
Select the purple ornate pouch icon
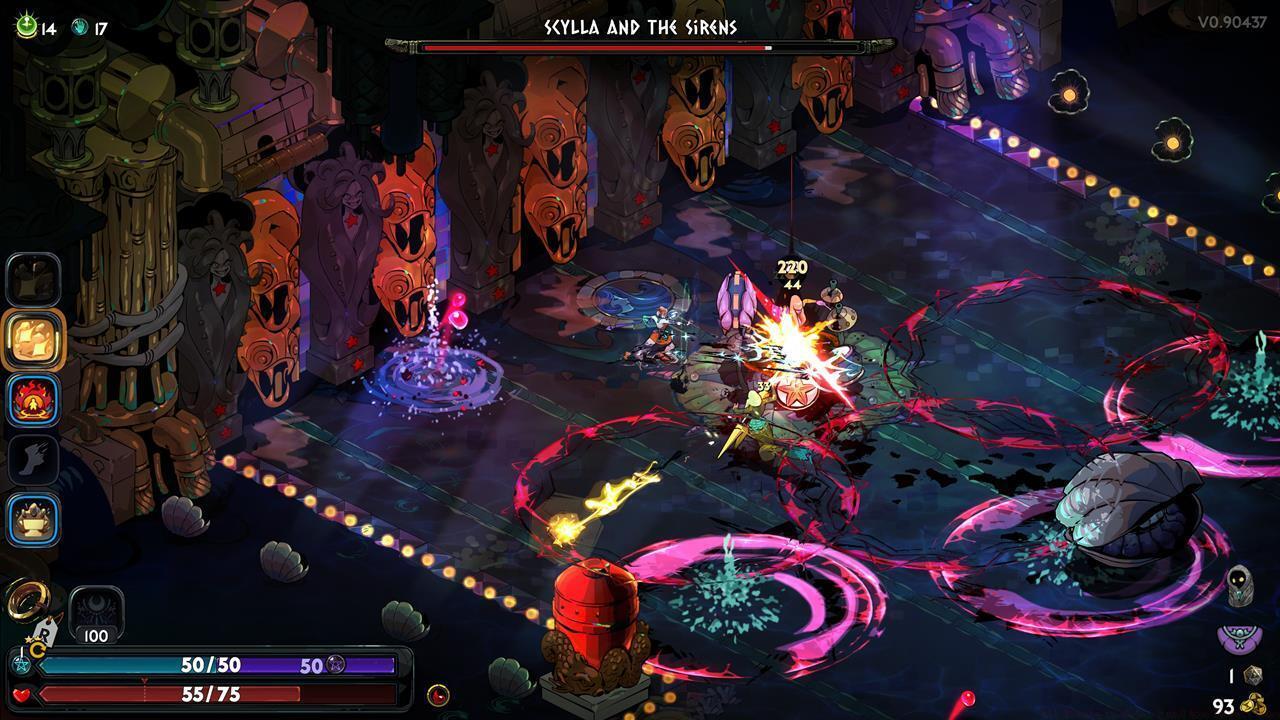pos(1239,637)
